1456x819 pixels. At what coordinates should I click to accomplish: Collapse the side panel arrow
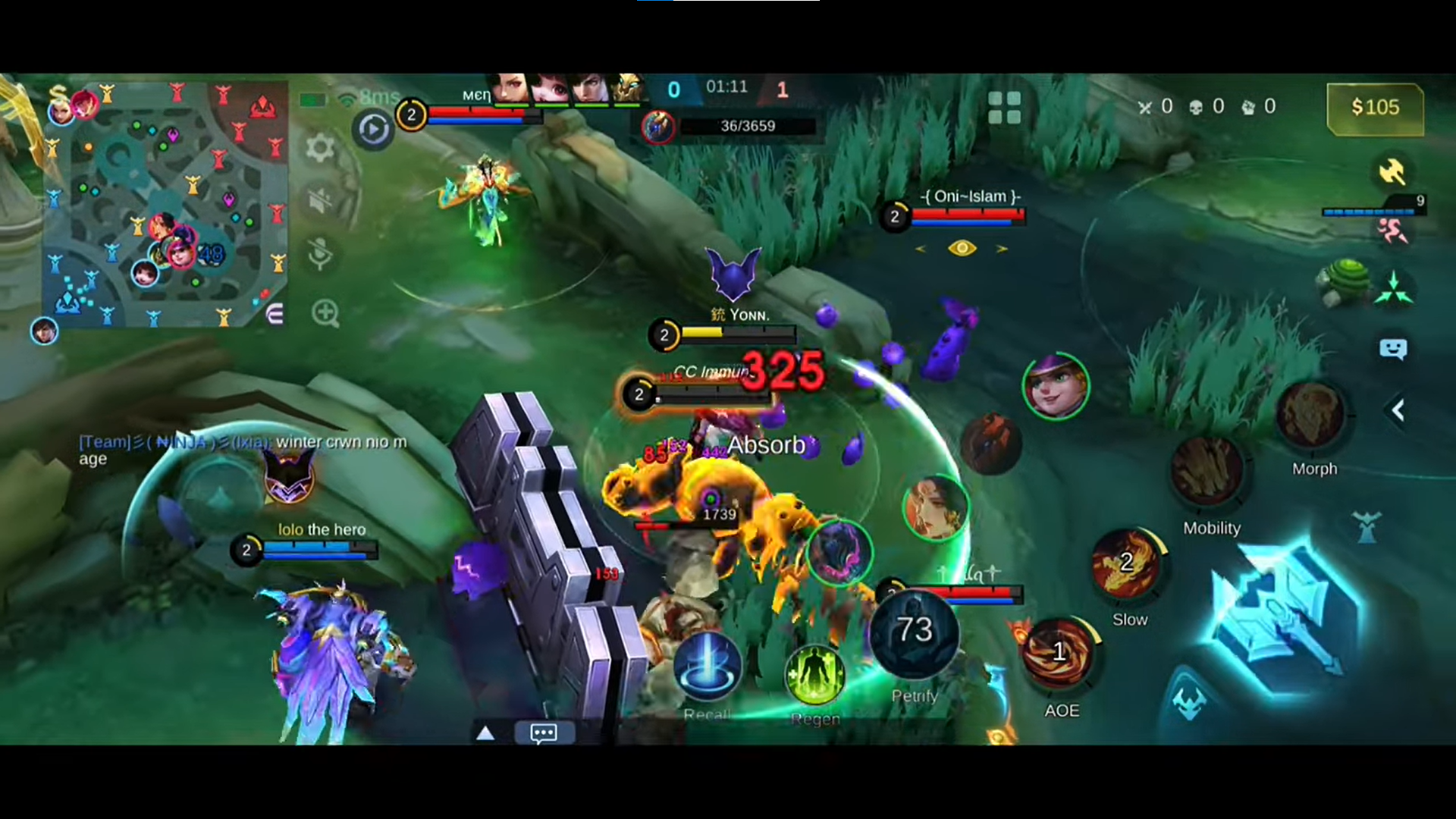click(x=1398, y=410)
